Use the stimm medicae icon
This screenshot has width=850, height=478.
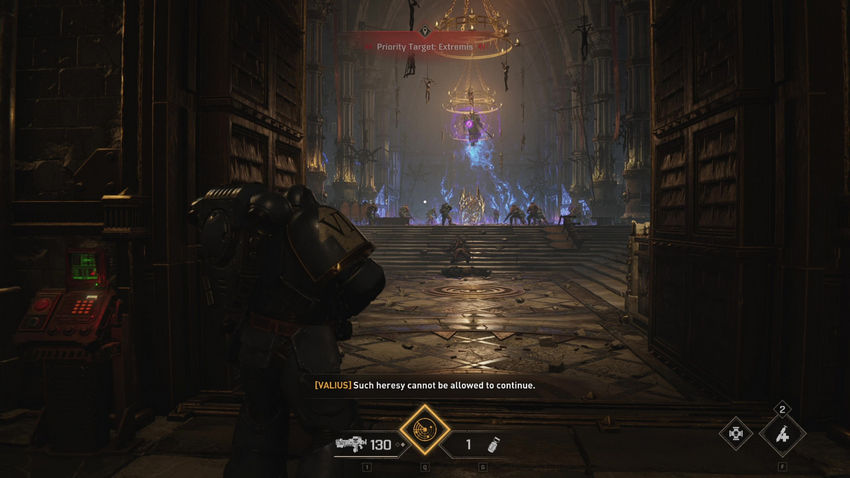point(737,433)
